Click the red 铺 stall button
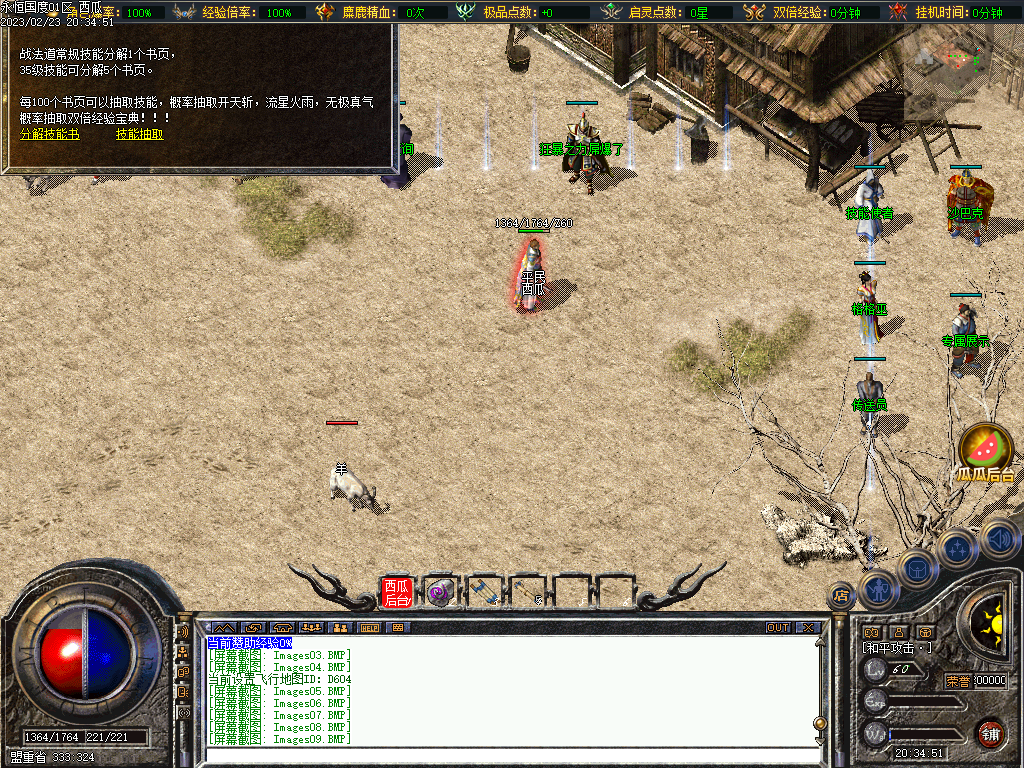This screenshot has height=768, width=1024. tap(990, 734)
